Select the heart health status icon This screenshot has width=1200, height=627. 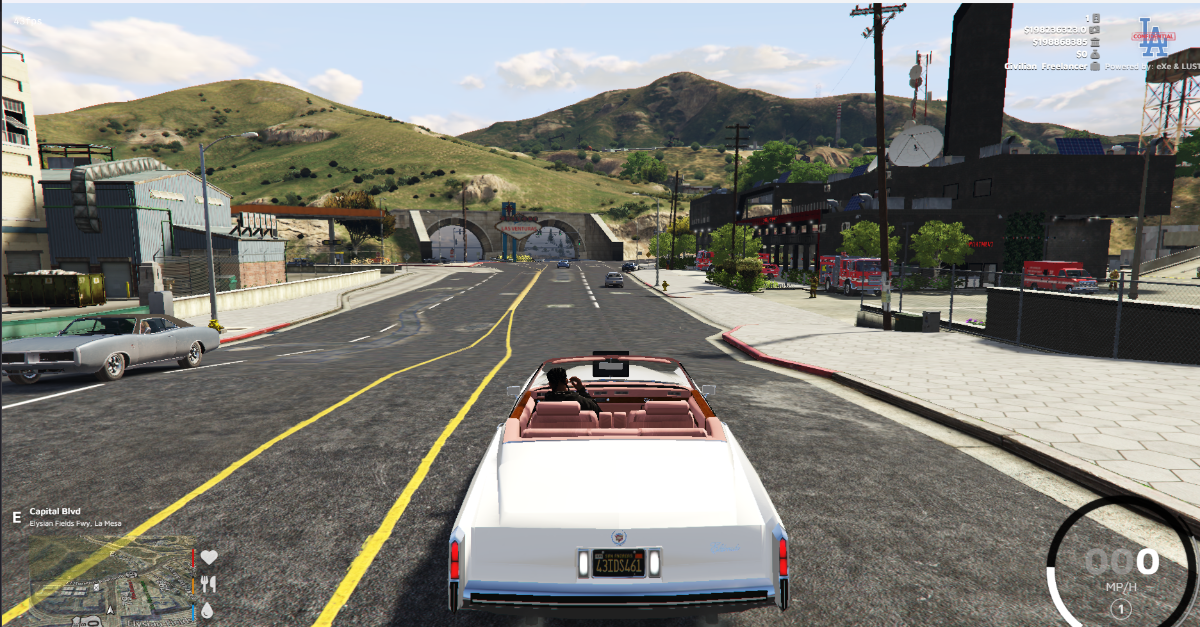[209, 557]
